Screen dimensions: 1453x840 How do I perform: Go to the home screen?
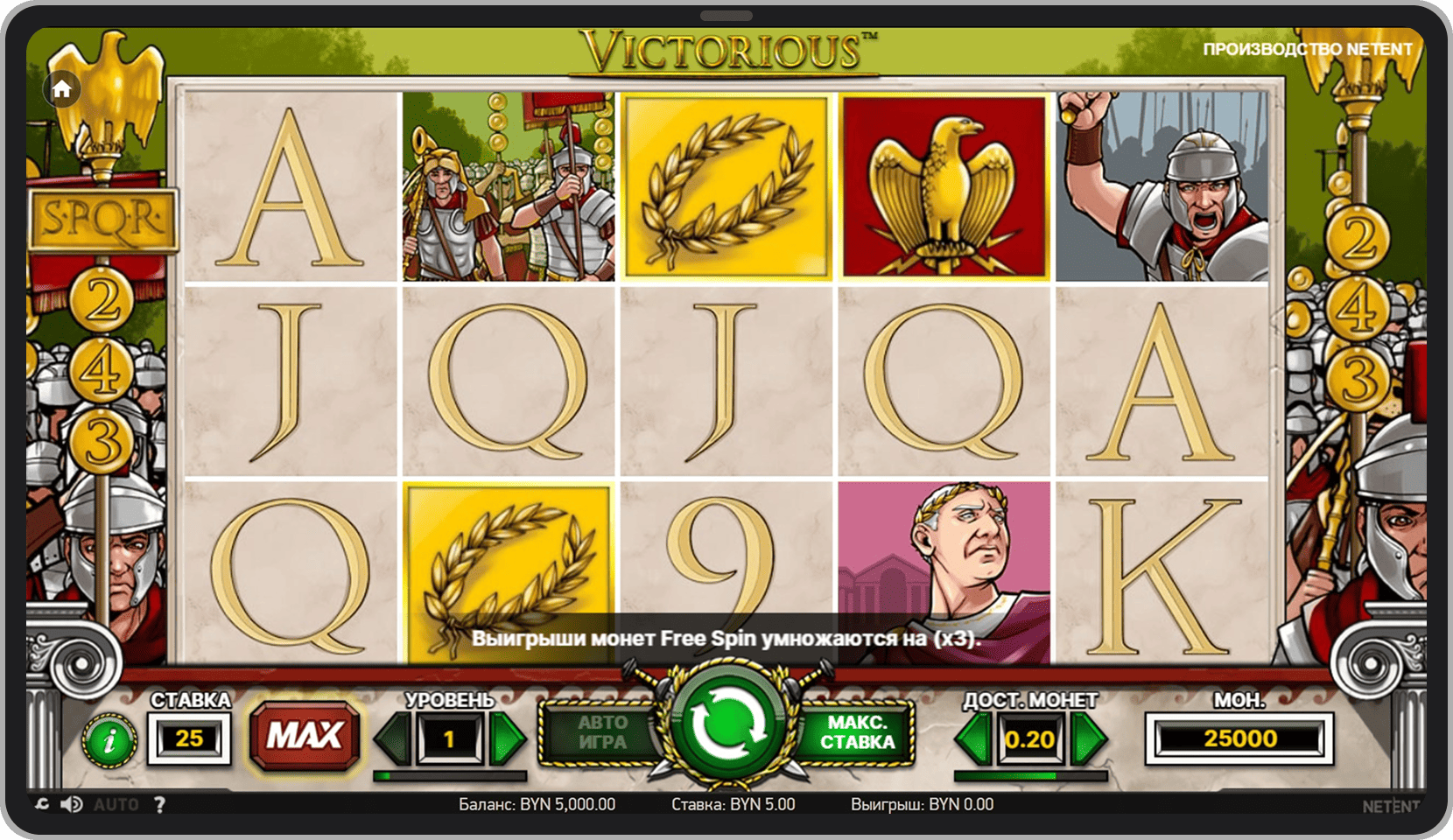pos(62,89)
